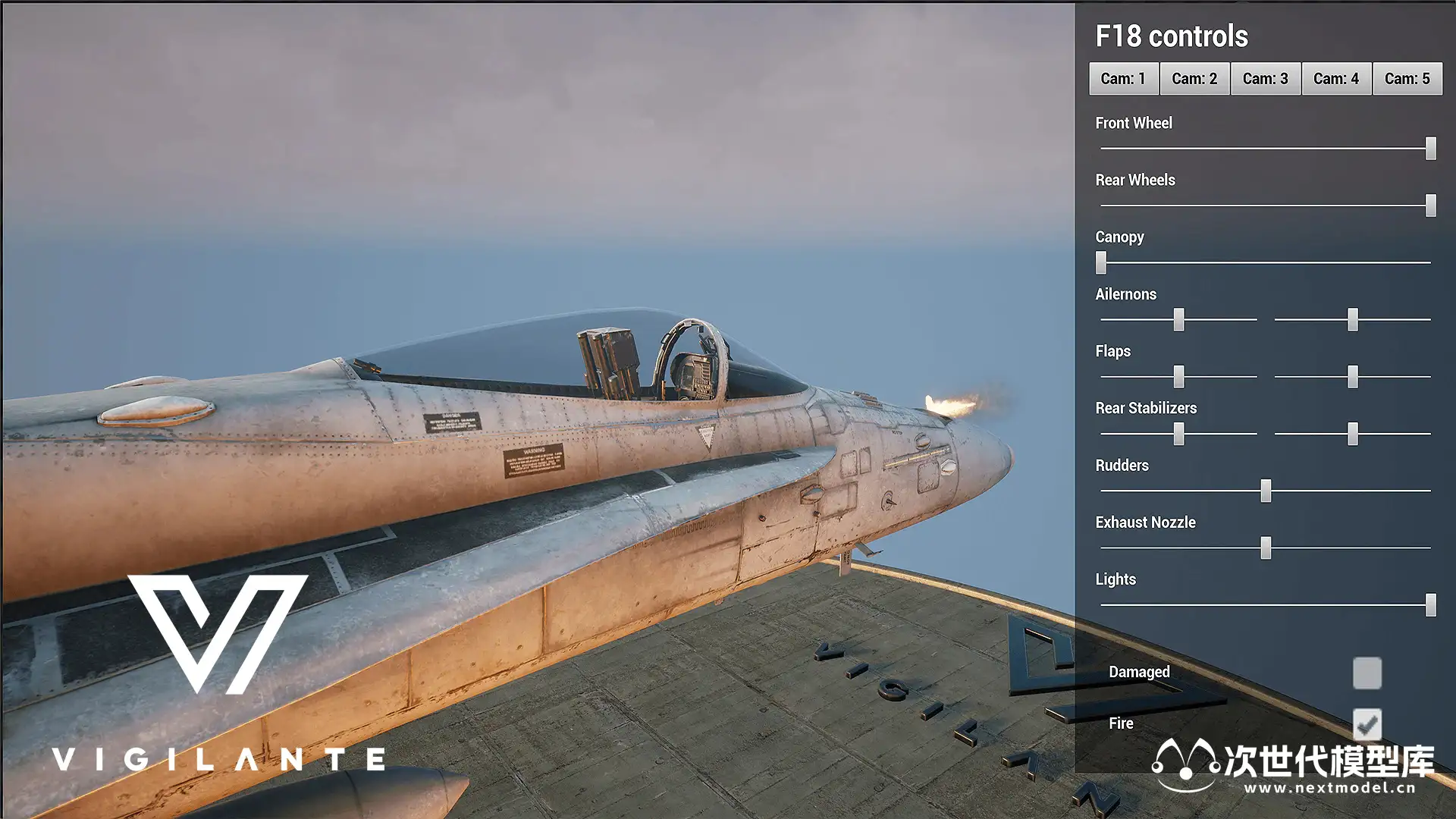Click the Exhaust Nozzle slider handle

pos(1266,548)
